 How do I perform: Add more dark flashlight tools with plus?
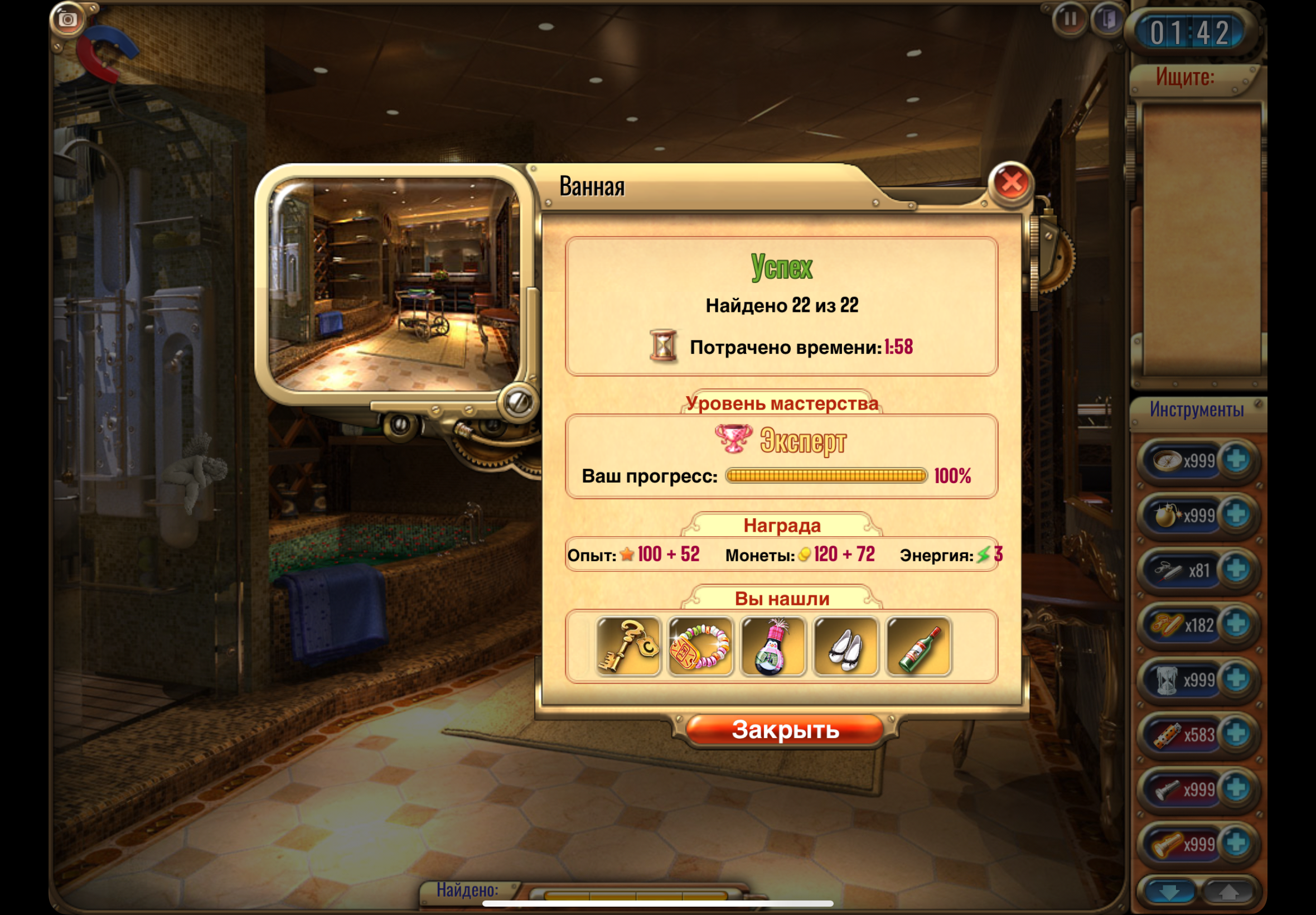click(x=1236, y=789)
